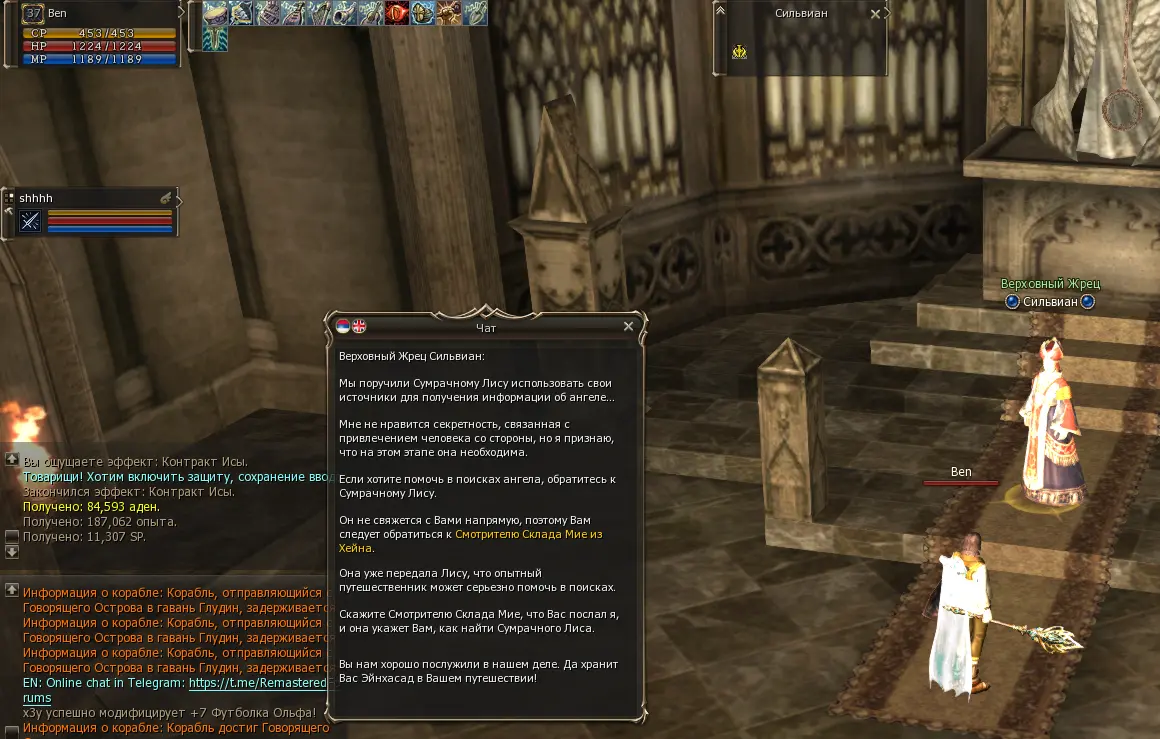1160x739 pixels.
Task: Click the crown icon in Сильвиан's target window
Action: 739,51
